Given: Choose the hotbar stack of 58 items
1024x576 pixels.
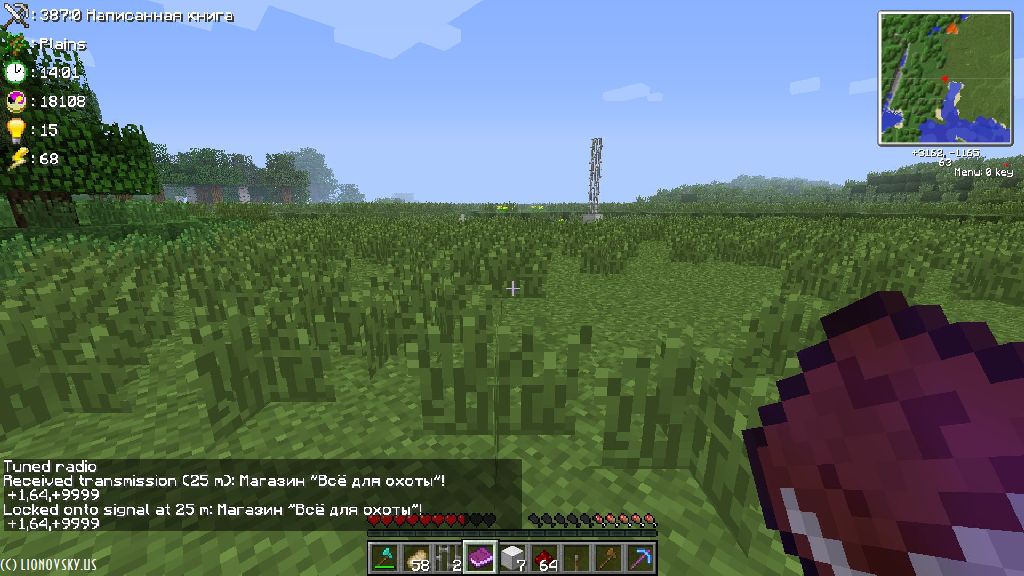Looking at the screenshot, I should point(418,558).
